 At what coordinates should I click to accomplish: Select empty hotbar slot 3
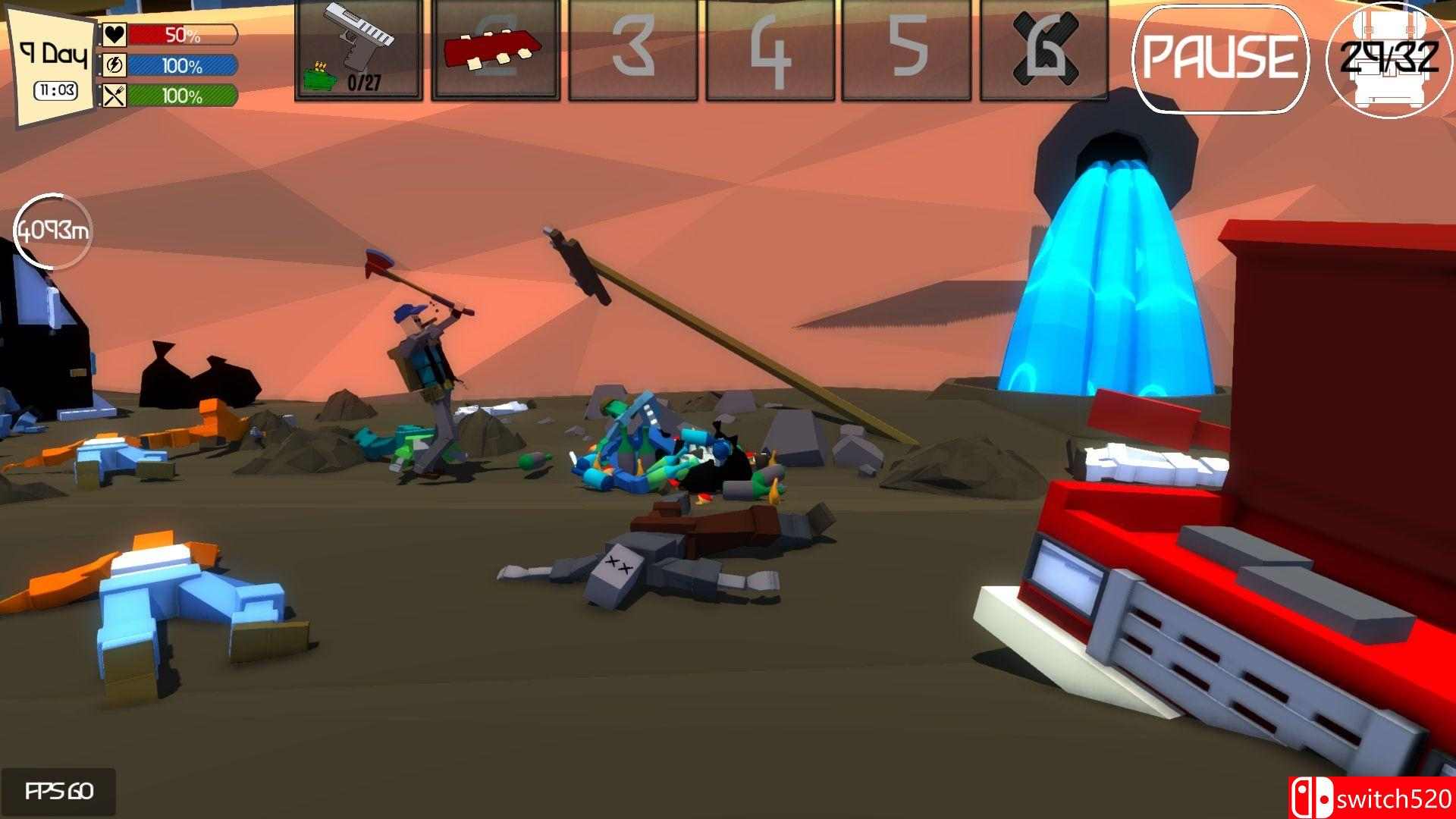pos(632,50)
